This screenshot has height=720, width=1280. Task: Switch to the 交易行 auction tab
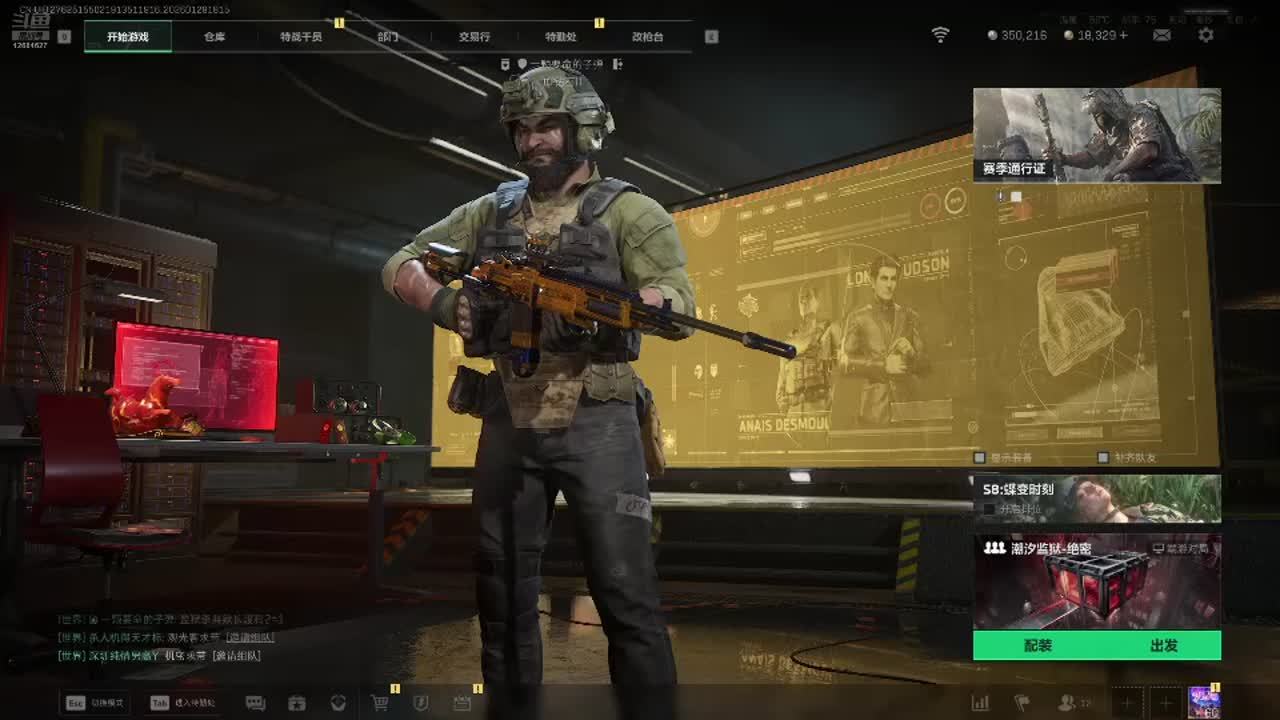(x=474, y=37)
